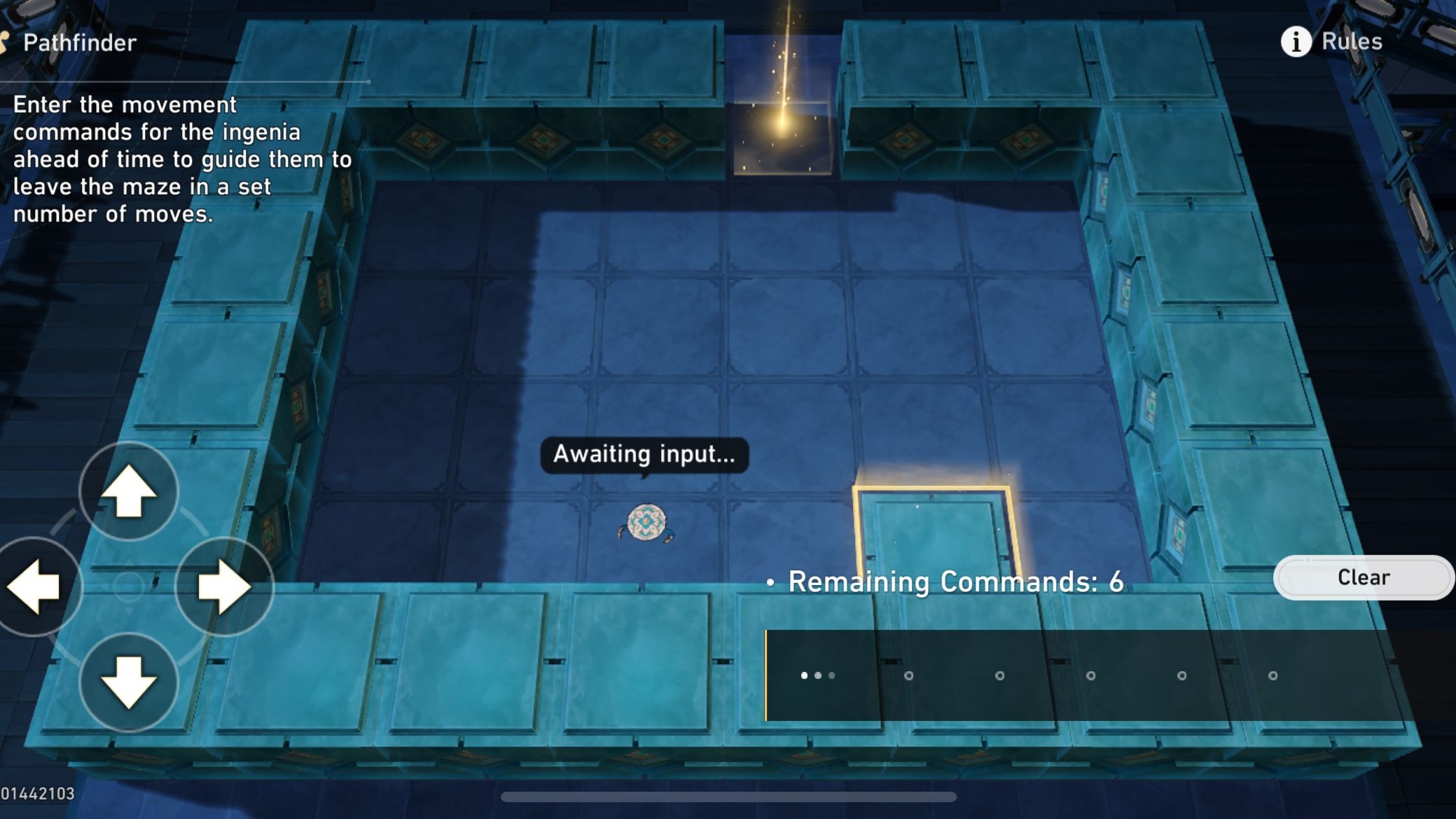This screenshot has width=1456, height=819.
Task: Select the ingenia robot on the grid
Action: pyautogui.click(x=646, y=522)
